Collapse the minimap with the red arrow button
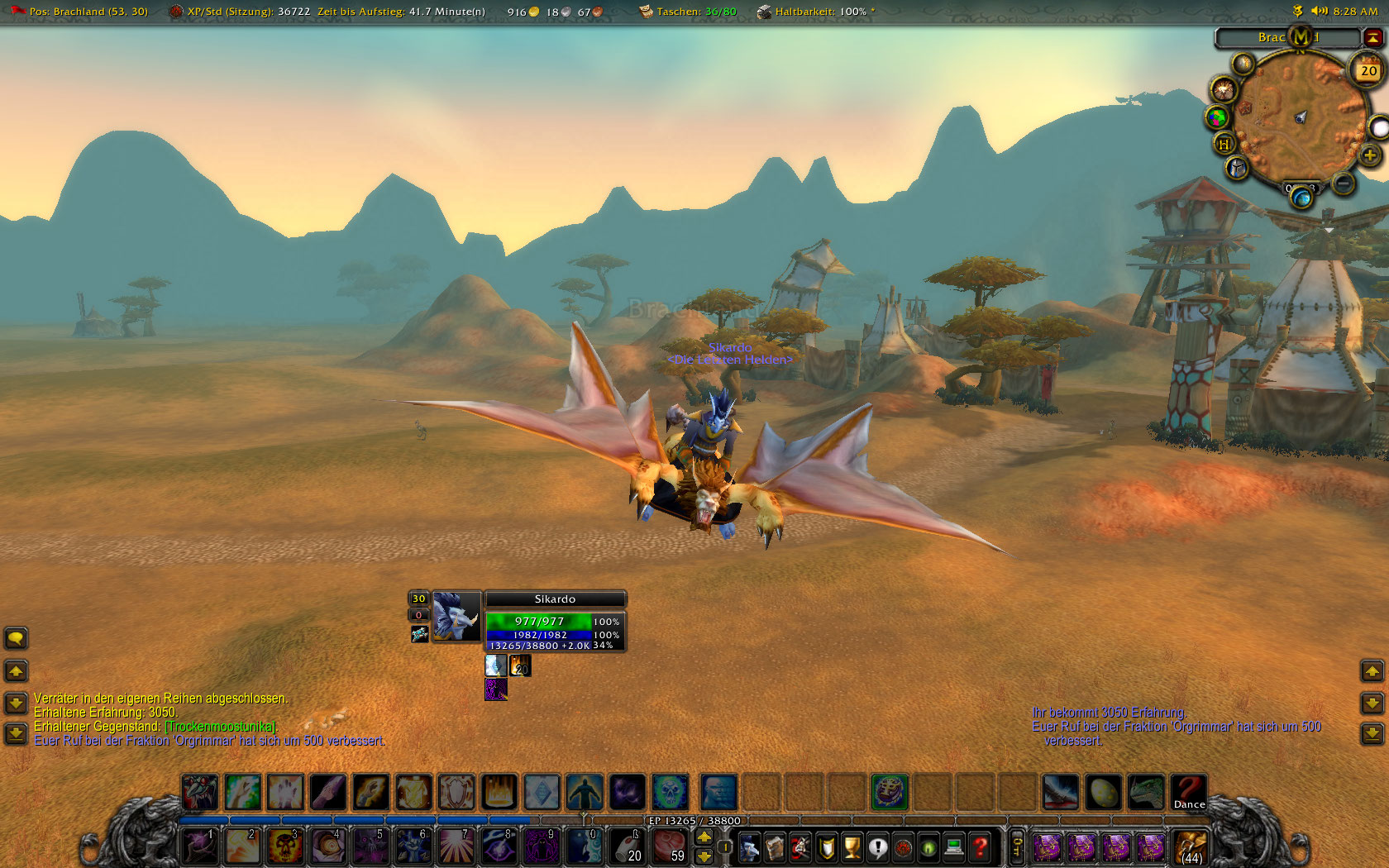The height and width of the screenshot is (868, 1389). pyautogui.click(x=1373, y=37)
